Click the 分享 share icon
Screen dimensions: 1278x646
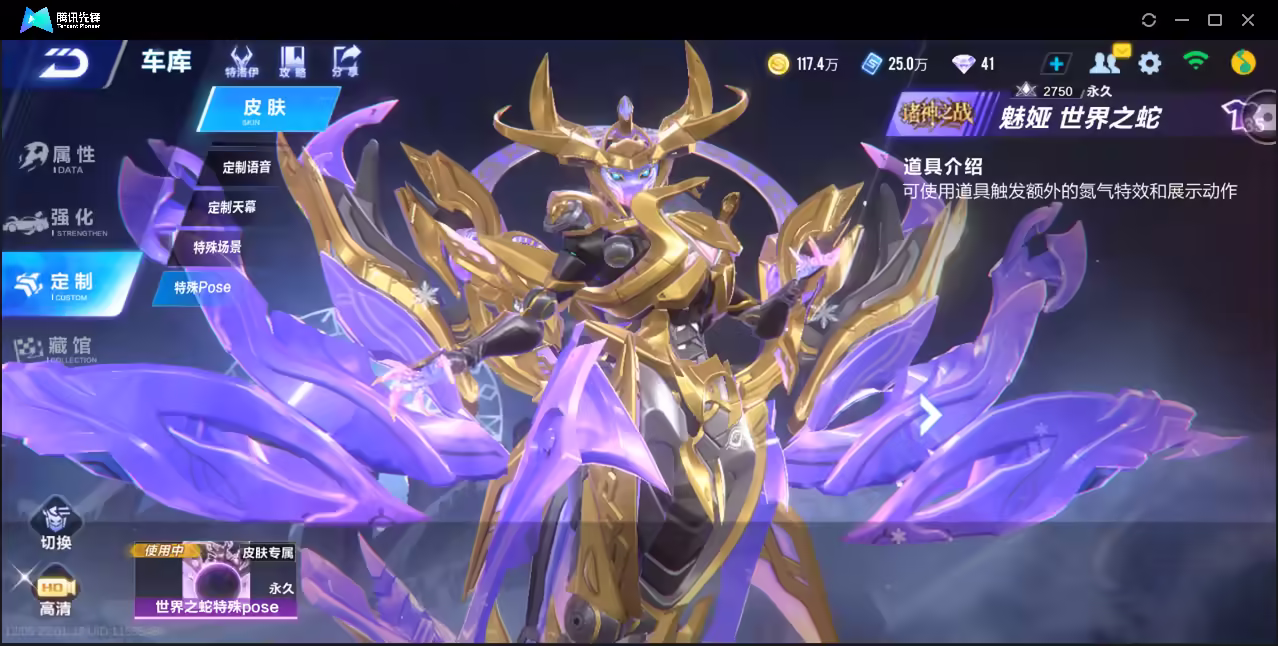click(346, 62)
